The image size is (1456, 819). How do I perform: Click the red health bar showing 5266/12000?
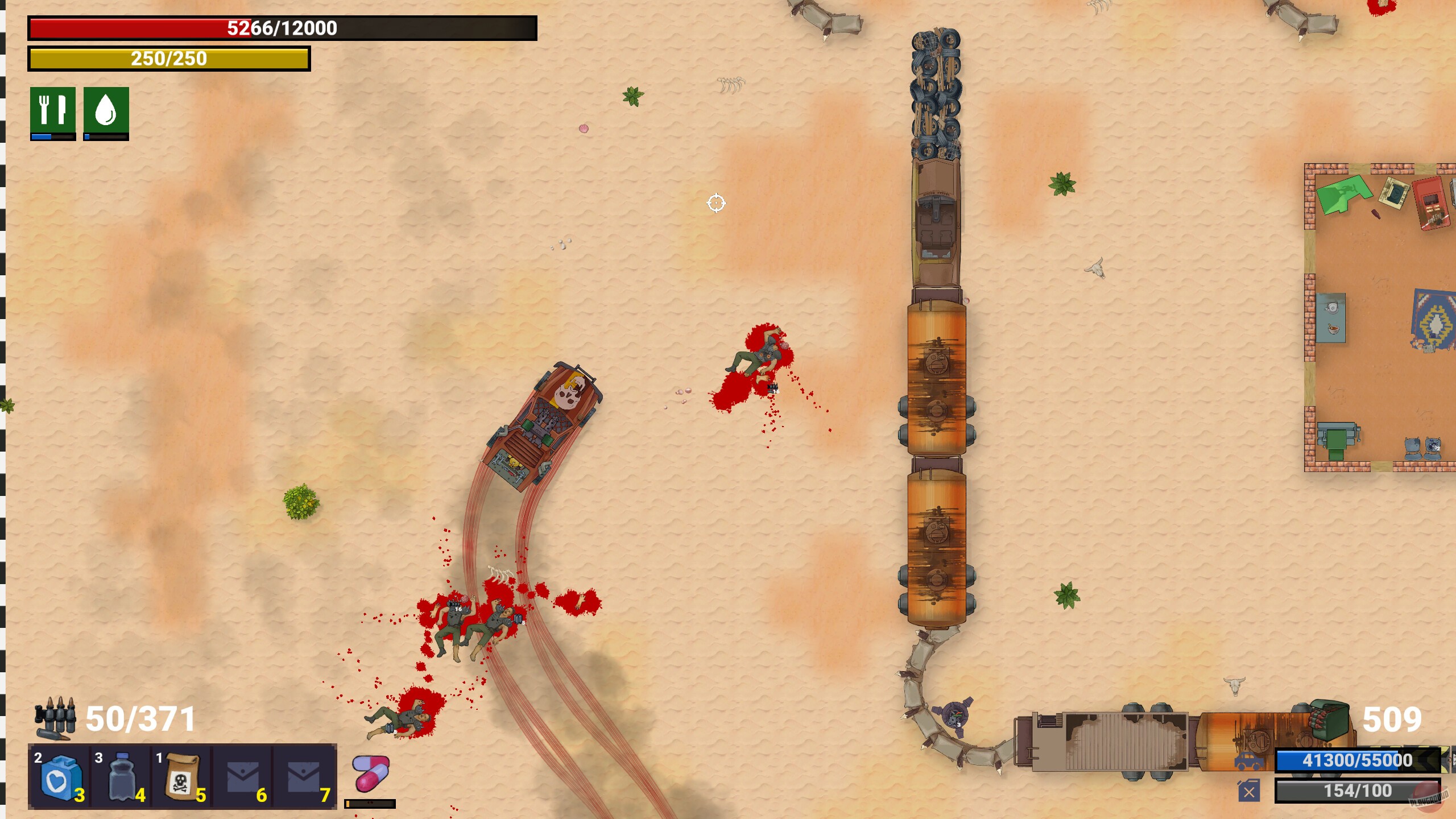point(282,27)
